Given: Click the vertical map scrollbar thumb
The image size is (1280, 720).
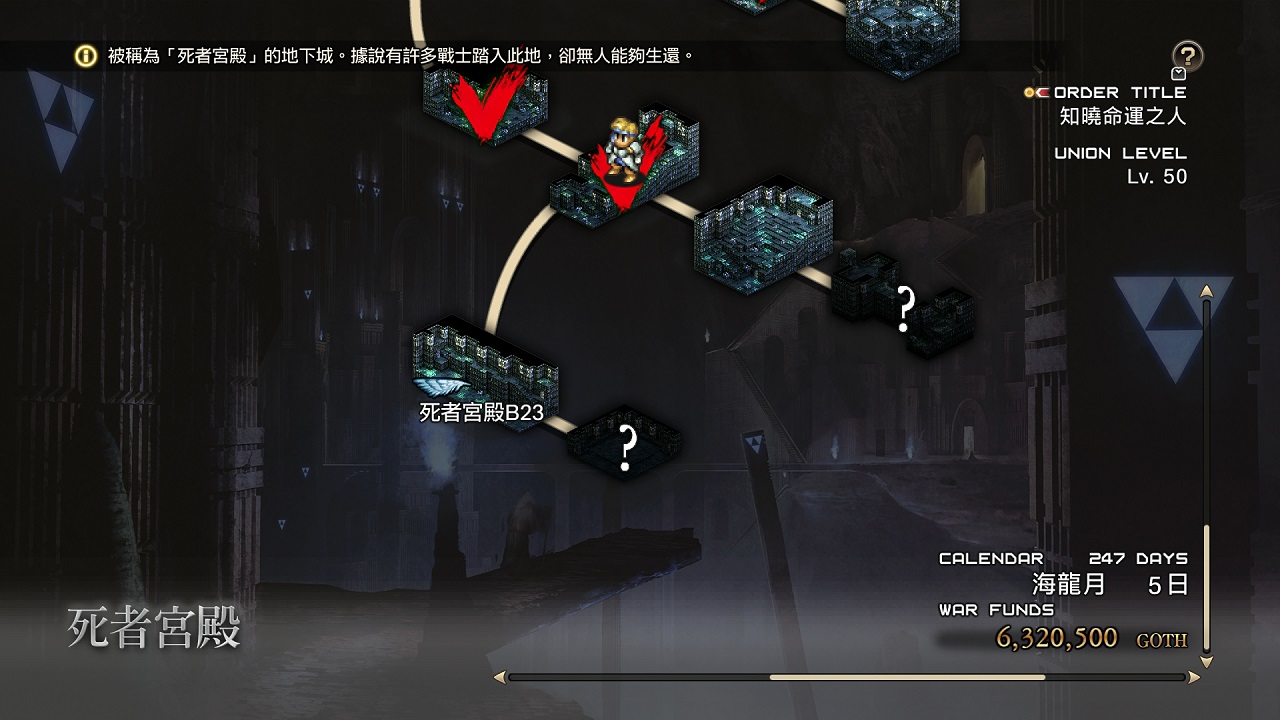Looking at the screenshot, I should point(1207,588).
